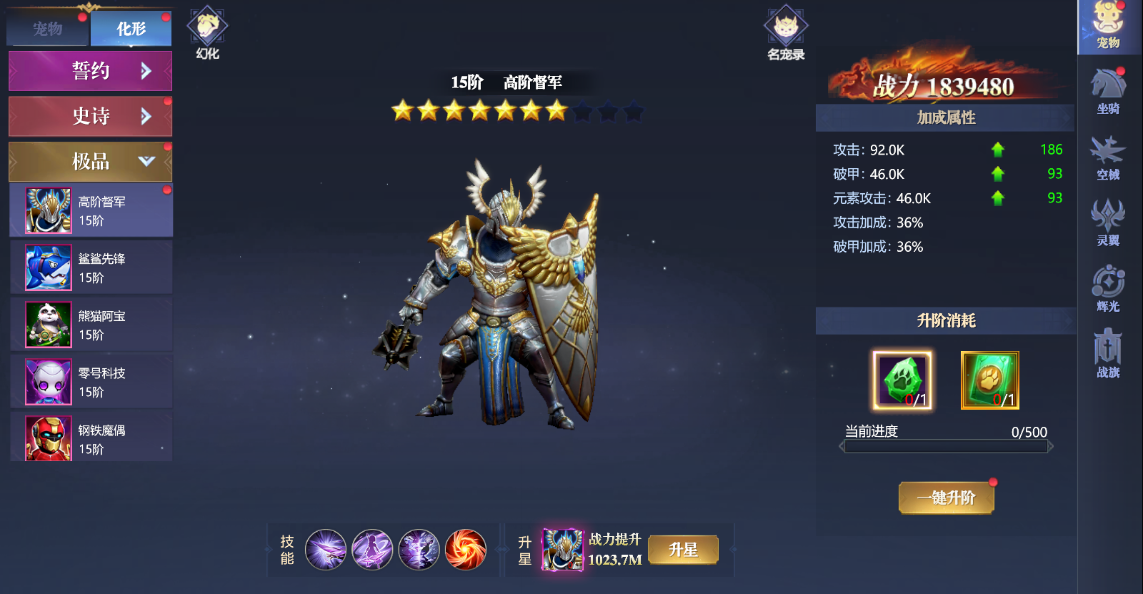Choose 钢铁魔偶 in the list

pos(91,438)
